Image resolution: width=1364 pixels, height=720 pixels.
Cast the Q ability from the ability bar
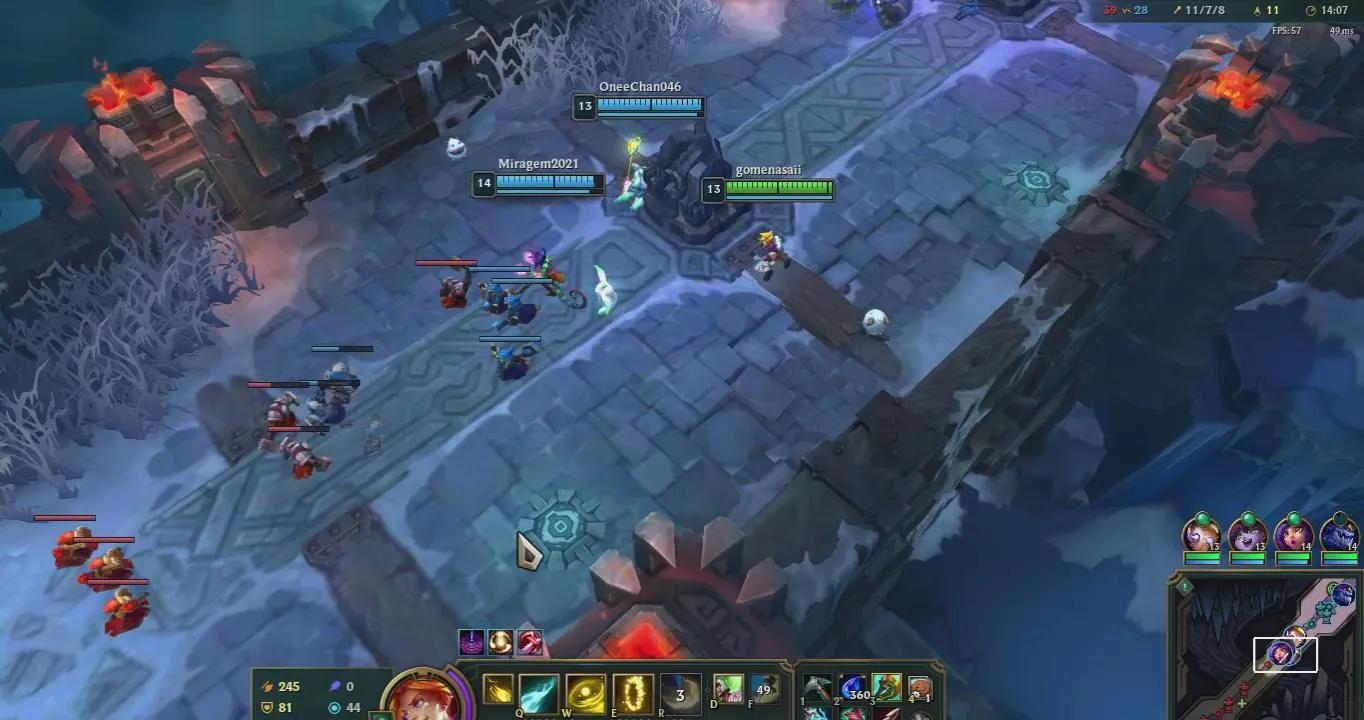click(x=537, y=690)
